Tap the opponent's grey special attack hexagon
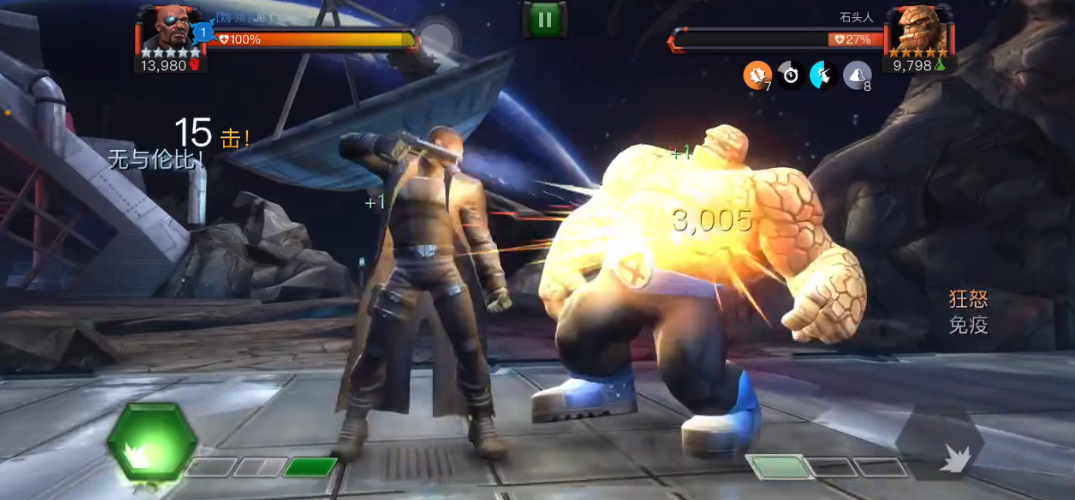This screenshot has width=1075, height=500. point(939,443)
